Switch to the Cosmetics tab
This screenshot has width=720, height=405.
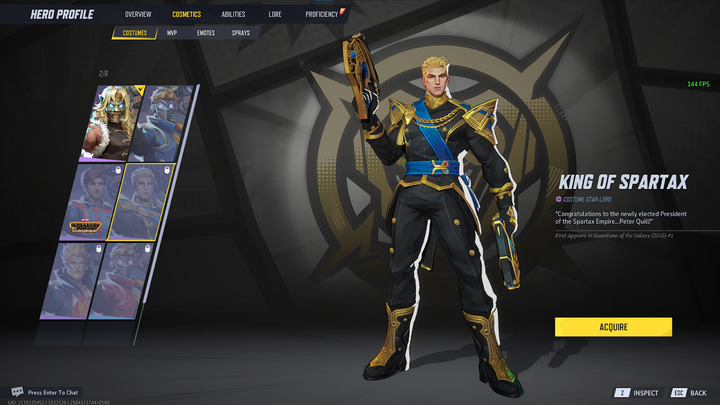click(x=186, y=15)
